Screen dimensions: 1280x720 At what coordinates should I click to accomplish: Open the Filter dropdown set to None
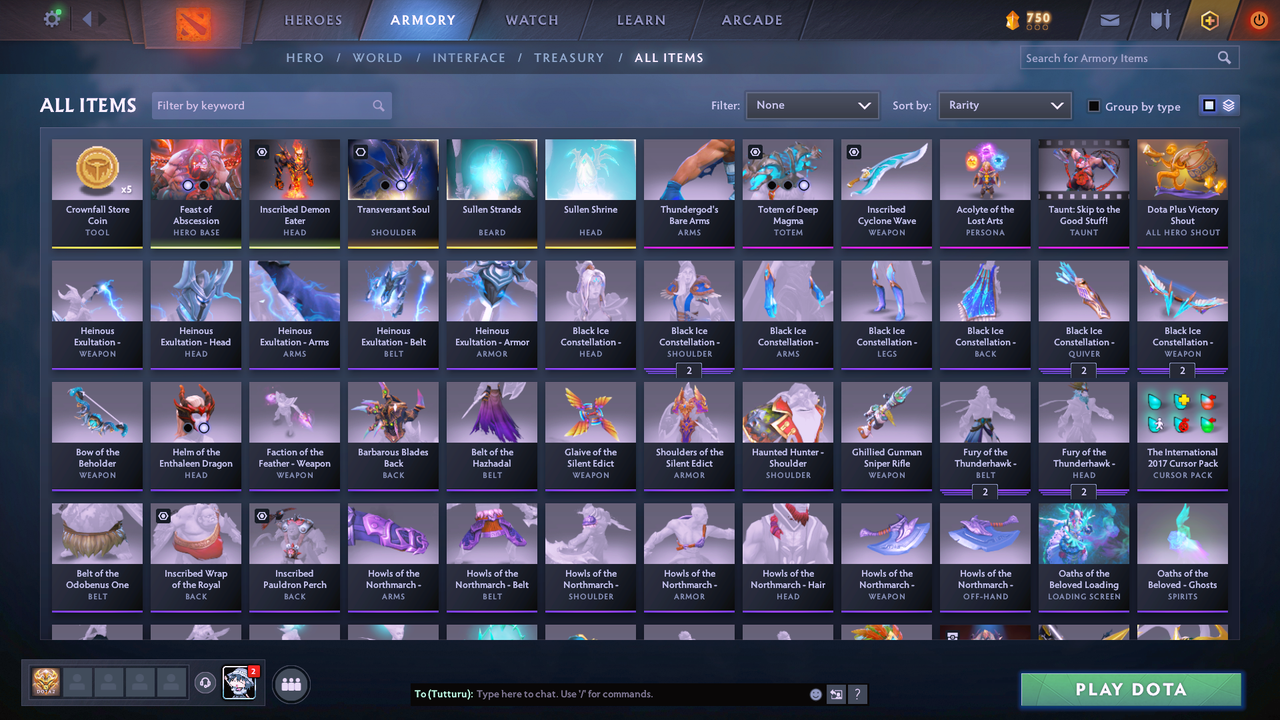(x=811, y=105)
